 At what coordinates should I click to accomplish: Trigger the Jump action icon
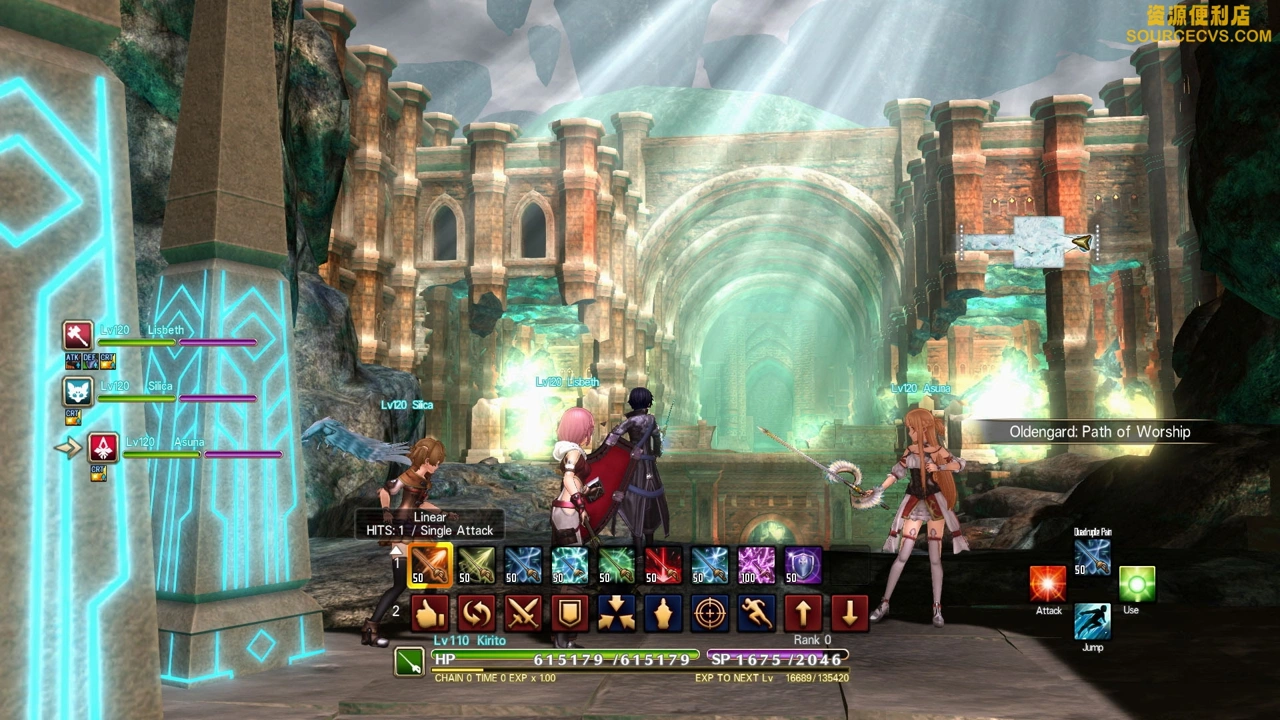tap(1092, 621)
